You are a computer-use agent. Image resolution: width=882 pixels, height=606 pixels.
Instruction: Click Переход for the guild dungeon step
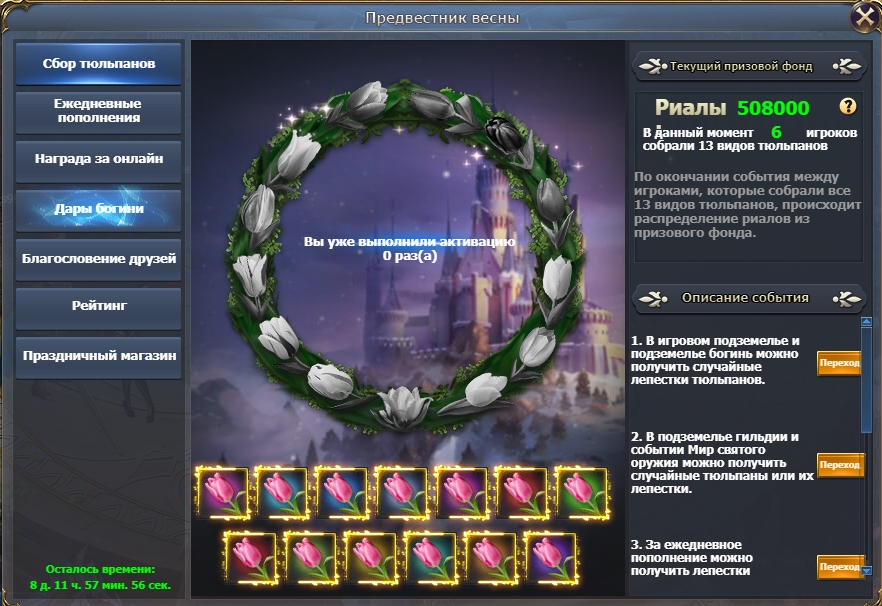point(839,465)
